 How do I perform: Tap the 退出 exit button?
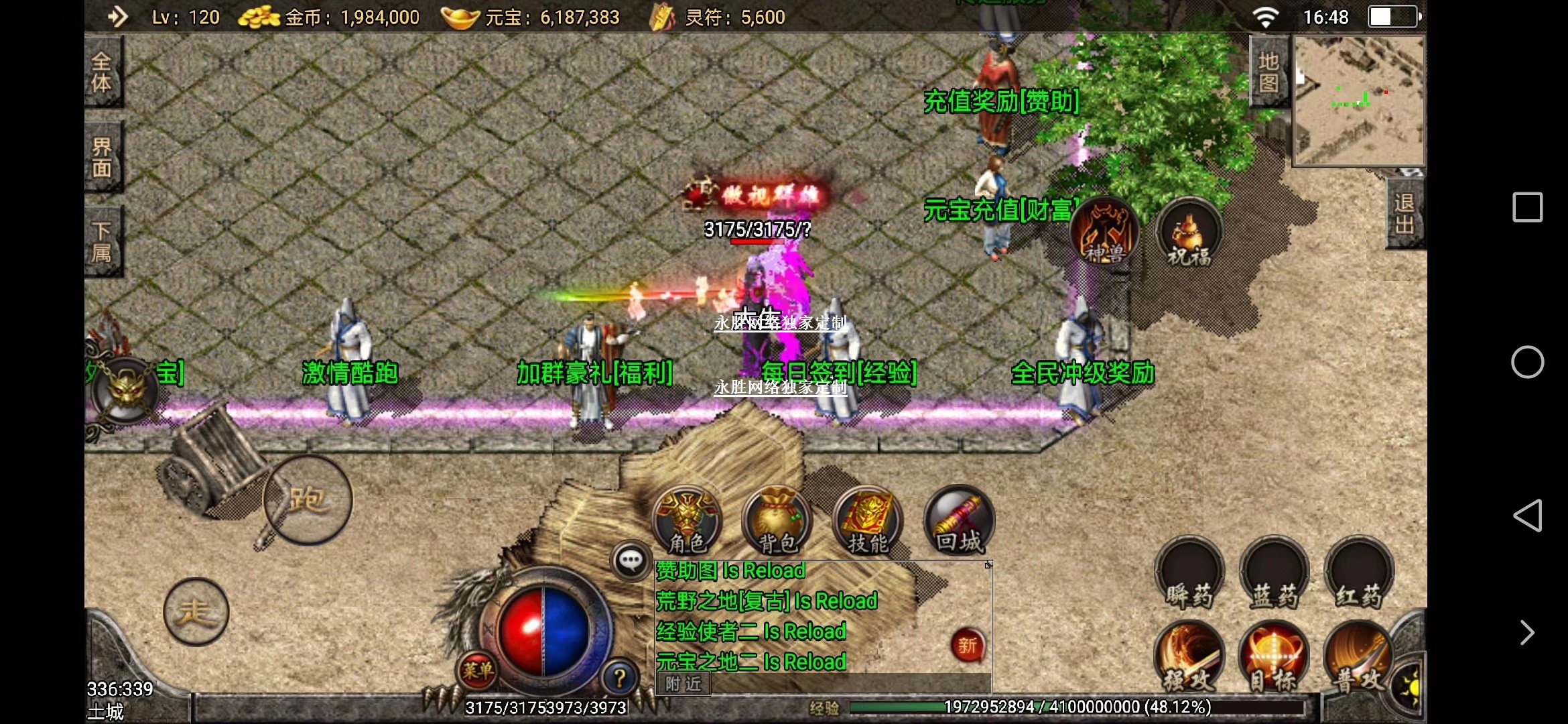coord(1404,215)
